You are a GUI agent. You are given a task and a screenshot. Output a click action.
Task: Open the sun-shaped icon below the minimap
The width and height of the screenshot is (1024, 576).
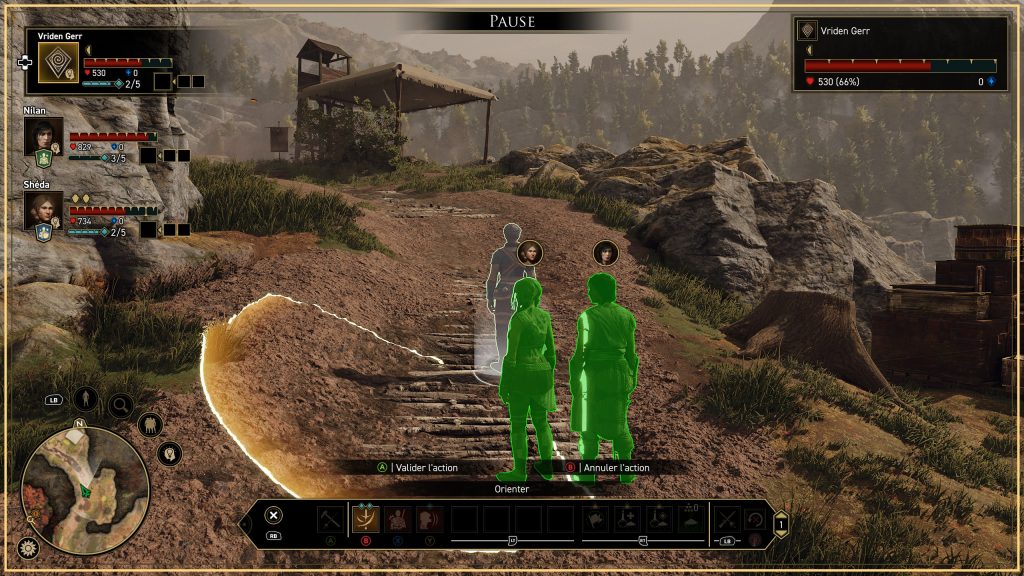point(29,548)
